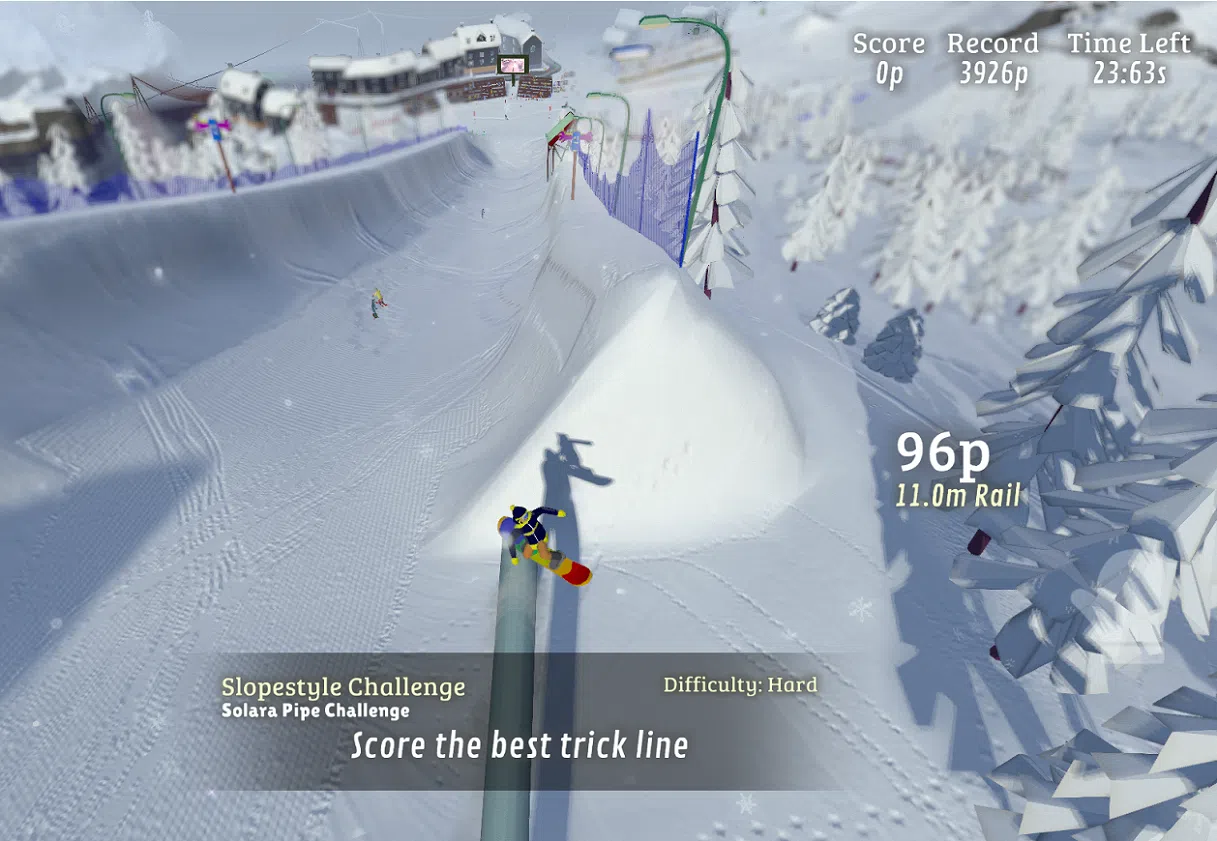Select the Slopestyle Challenge objective banner
Image resolution: width=1217 pixels, height=841 pixels.
tap(519, 720)
